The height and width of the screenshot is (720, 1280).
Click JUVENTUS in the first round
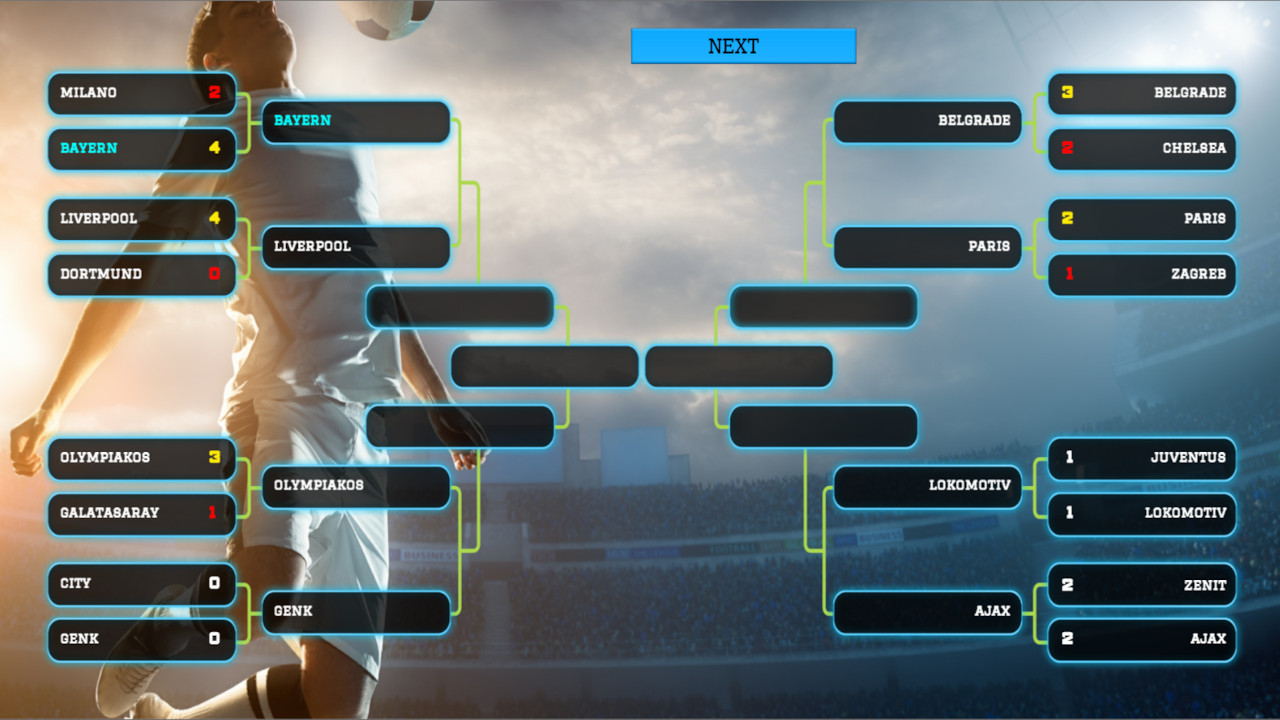1140,459
